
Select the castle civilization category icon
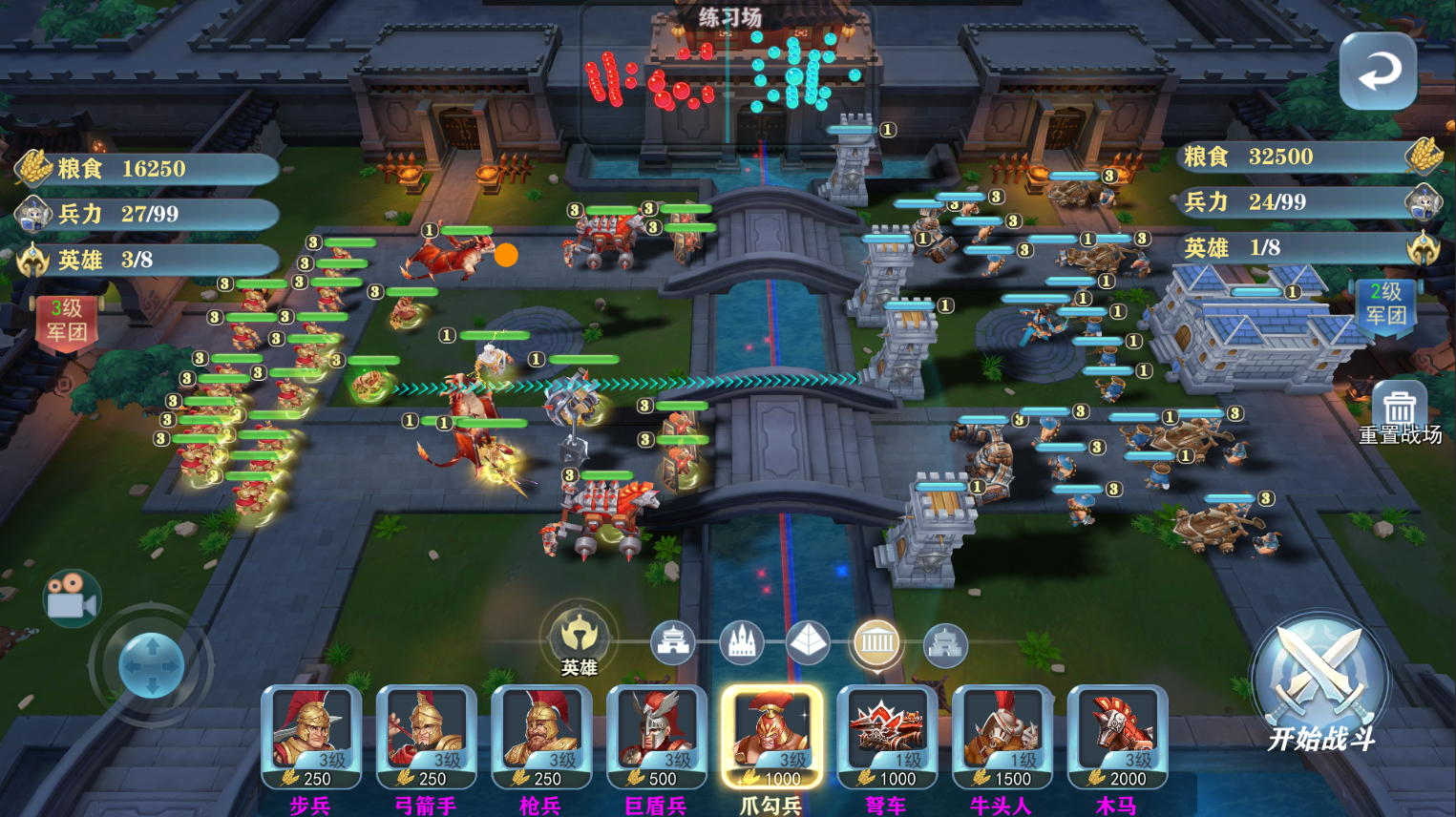pos(741,644)
